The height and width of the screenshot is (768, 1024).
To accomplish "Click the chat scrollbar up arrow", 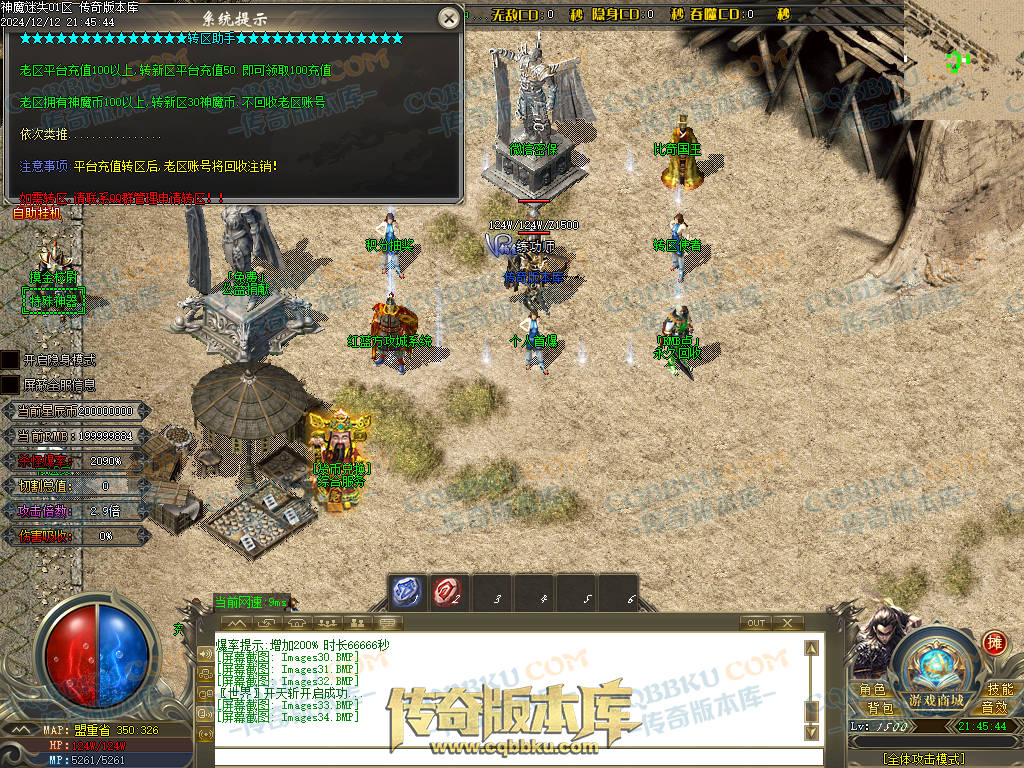I will point(812,648).
